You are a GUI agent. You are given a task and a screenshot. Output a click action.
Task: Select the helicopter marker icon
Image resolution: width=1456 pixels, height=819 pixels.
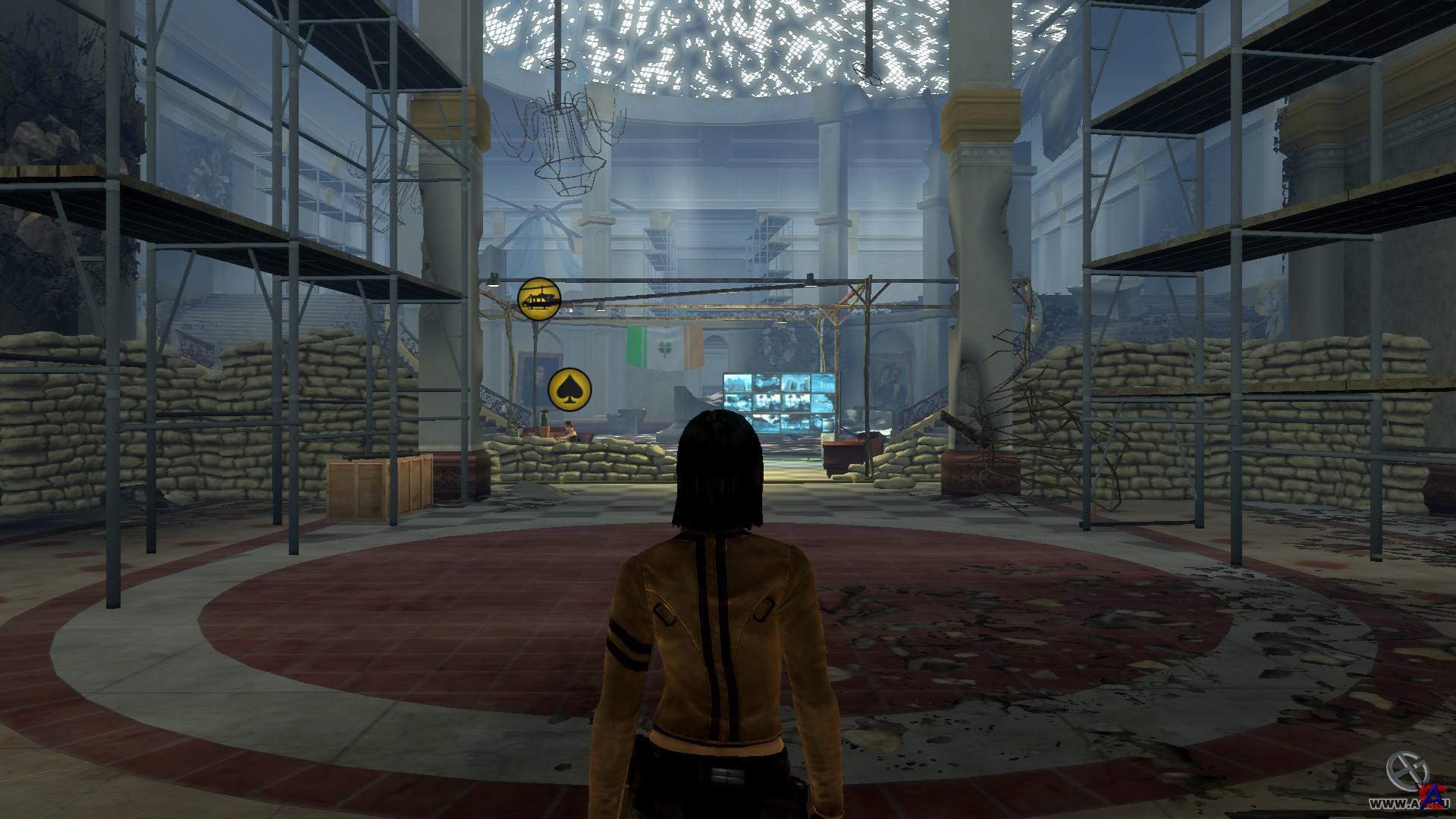(x=538, y=299)
